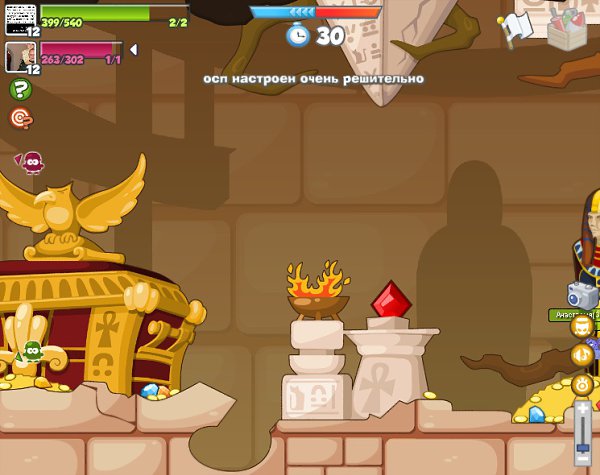The width and height of the screenshot is (600, 475).
Task: Select the second player's avatar portrait
Action: [x=22, y=56]
